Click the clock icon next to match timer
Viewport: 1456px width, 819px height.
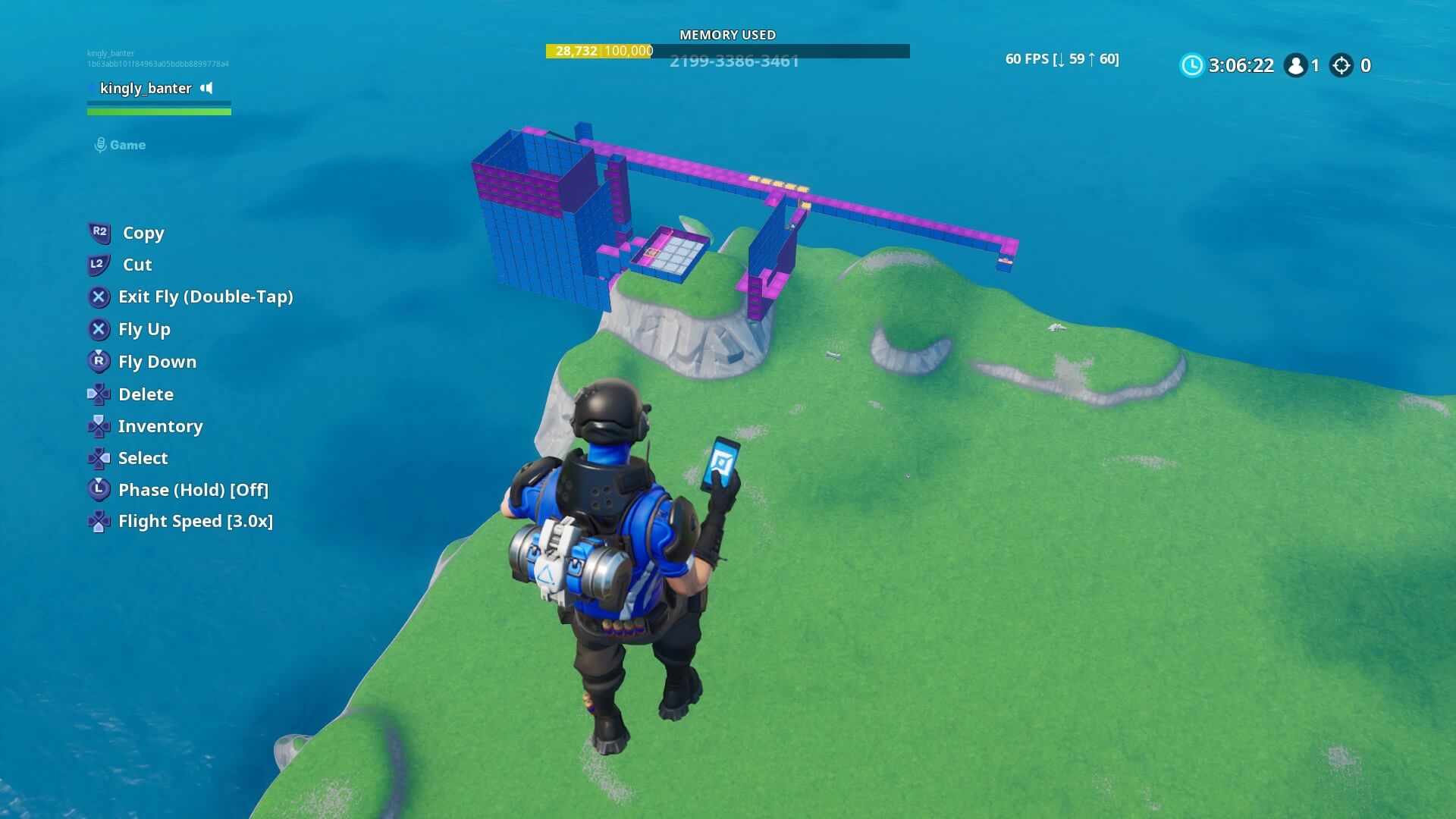click(1191, 66)
